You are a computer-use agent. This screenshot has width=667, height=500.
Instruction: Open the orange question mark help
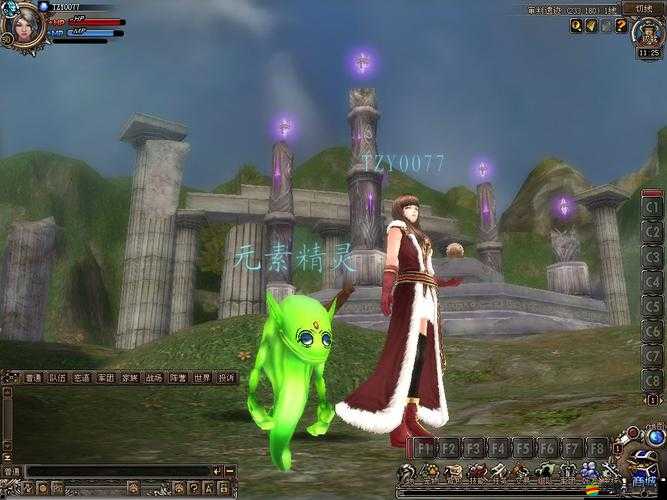tap(620, 26)
